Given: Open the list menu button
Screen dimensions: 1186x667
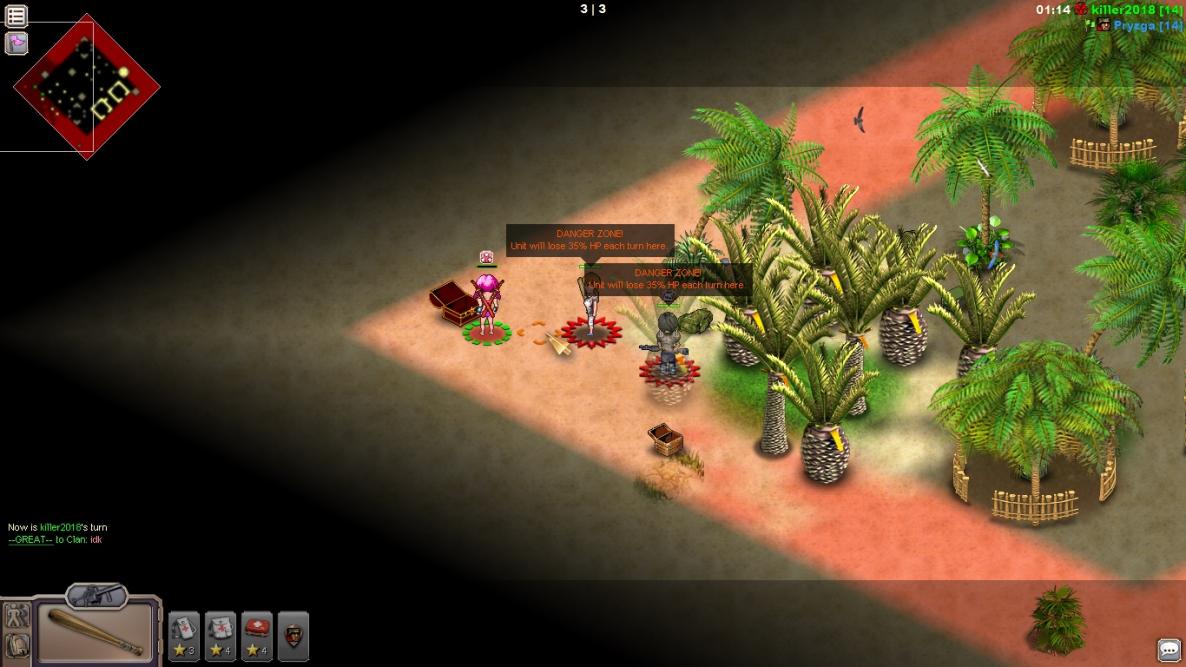Looking at the screenshot, I should 17,16.
